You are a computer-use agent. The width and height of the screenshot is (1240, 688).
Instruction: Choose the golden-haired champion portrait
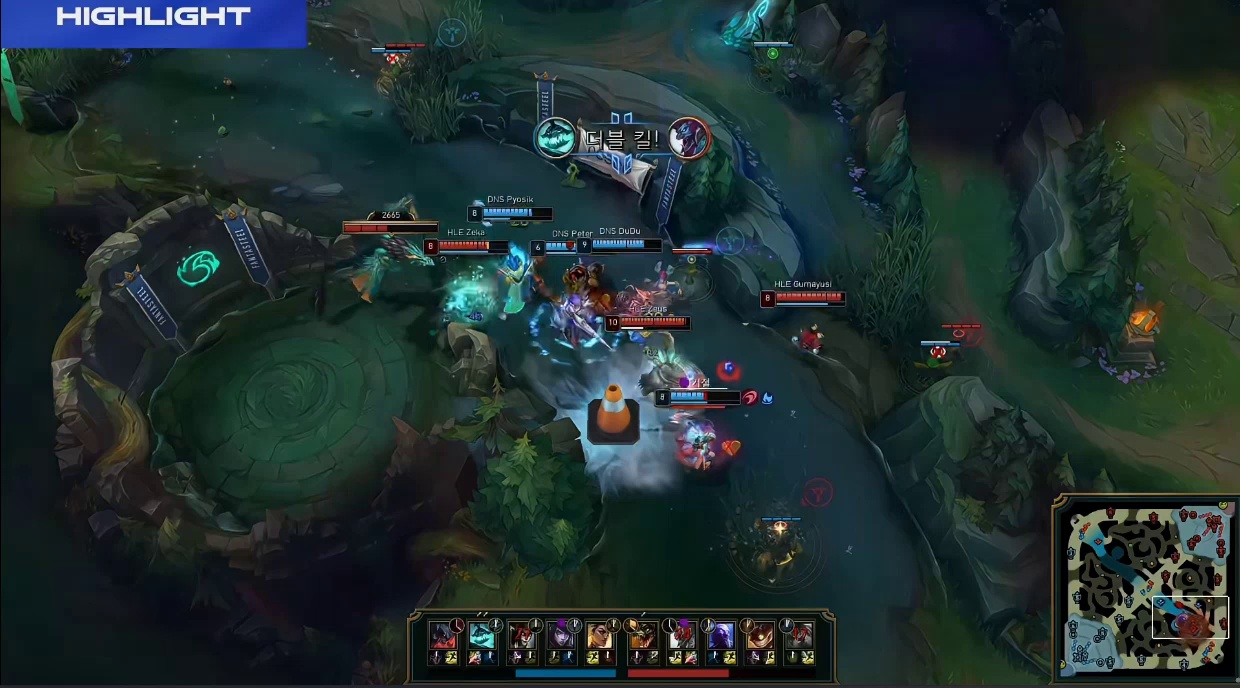tap(599, 635)
